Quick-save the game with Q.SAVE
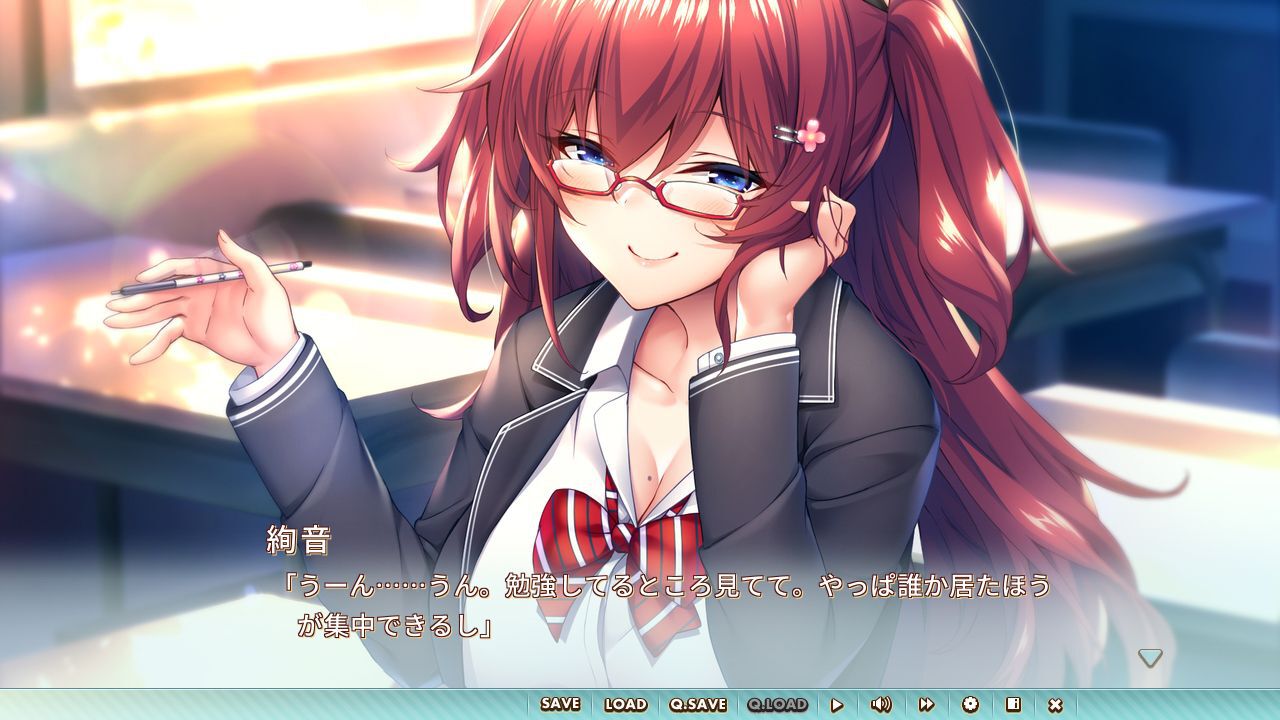Viewport: 1280px width, 720px height. click(697, 703)
